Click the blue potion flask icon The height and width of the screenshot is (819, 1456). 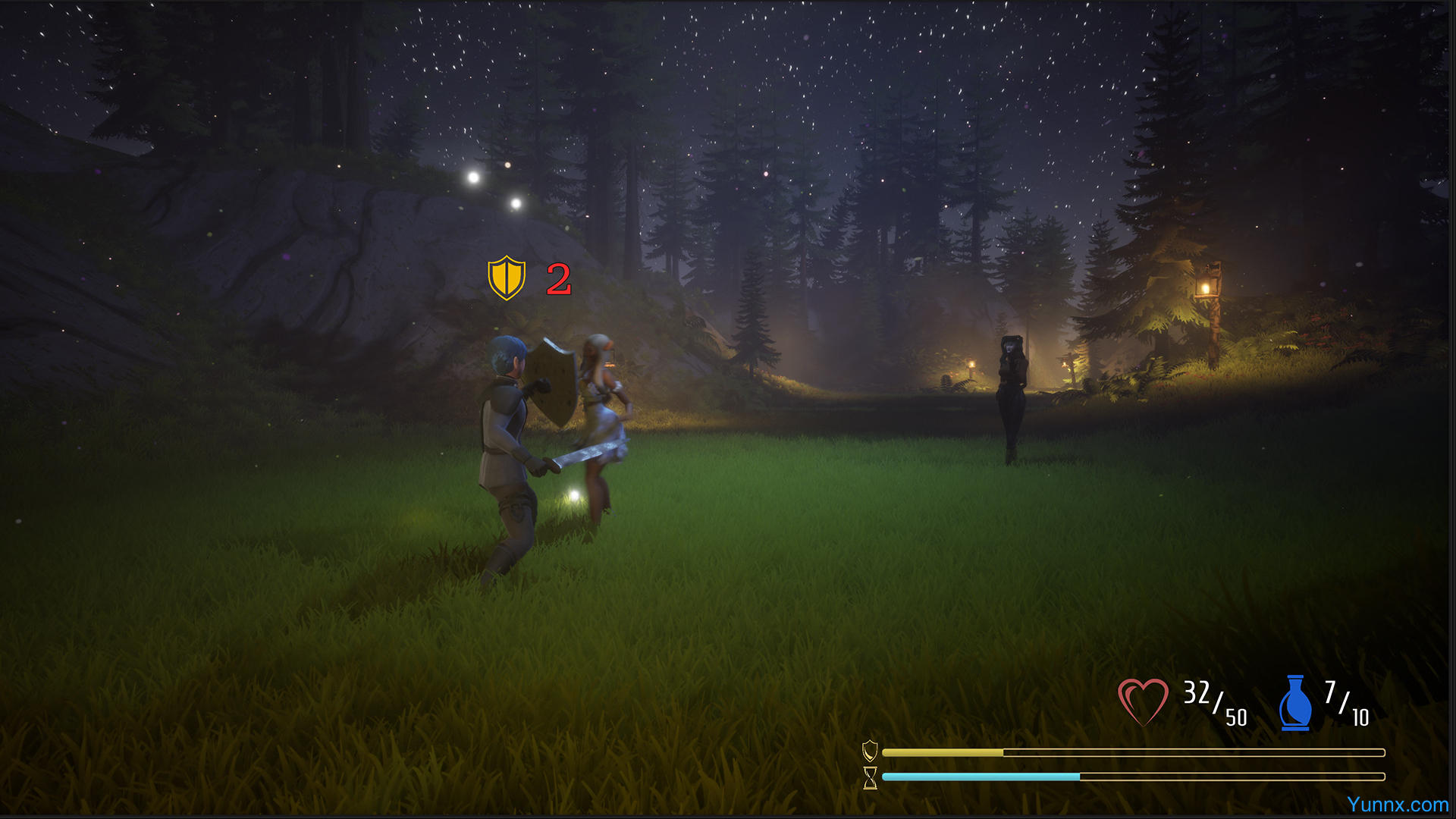[1295, 703]
